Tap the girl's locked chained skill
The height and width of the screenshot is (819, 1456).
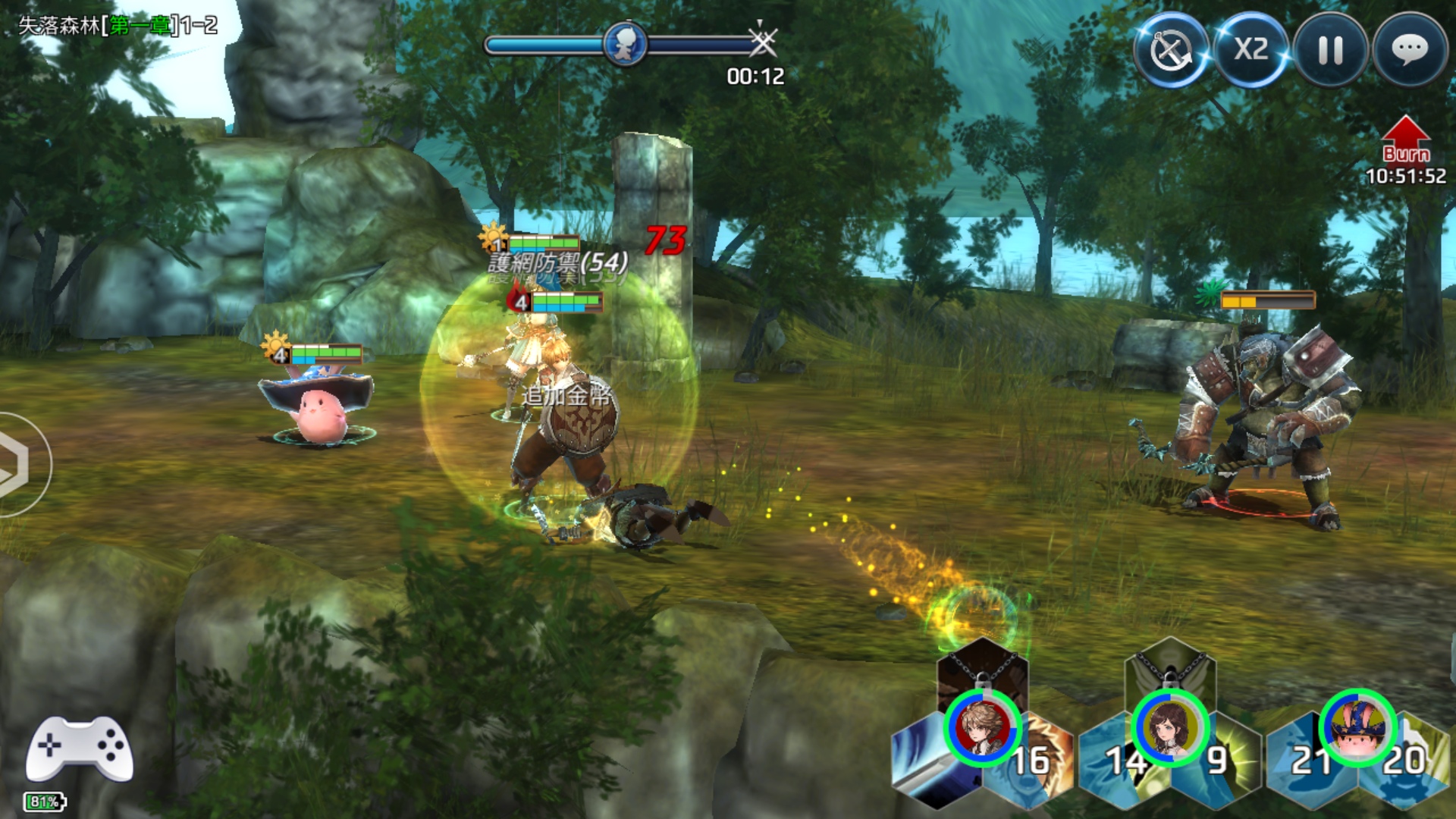1170,667
